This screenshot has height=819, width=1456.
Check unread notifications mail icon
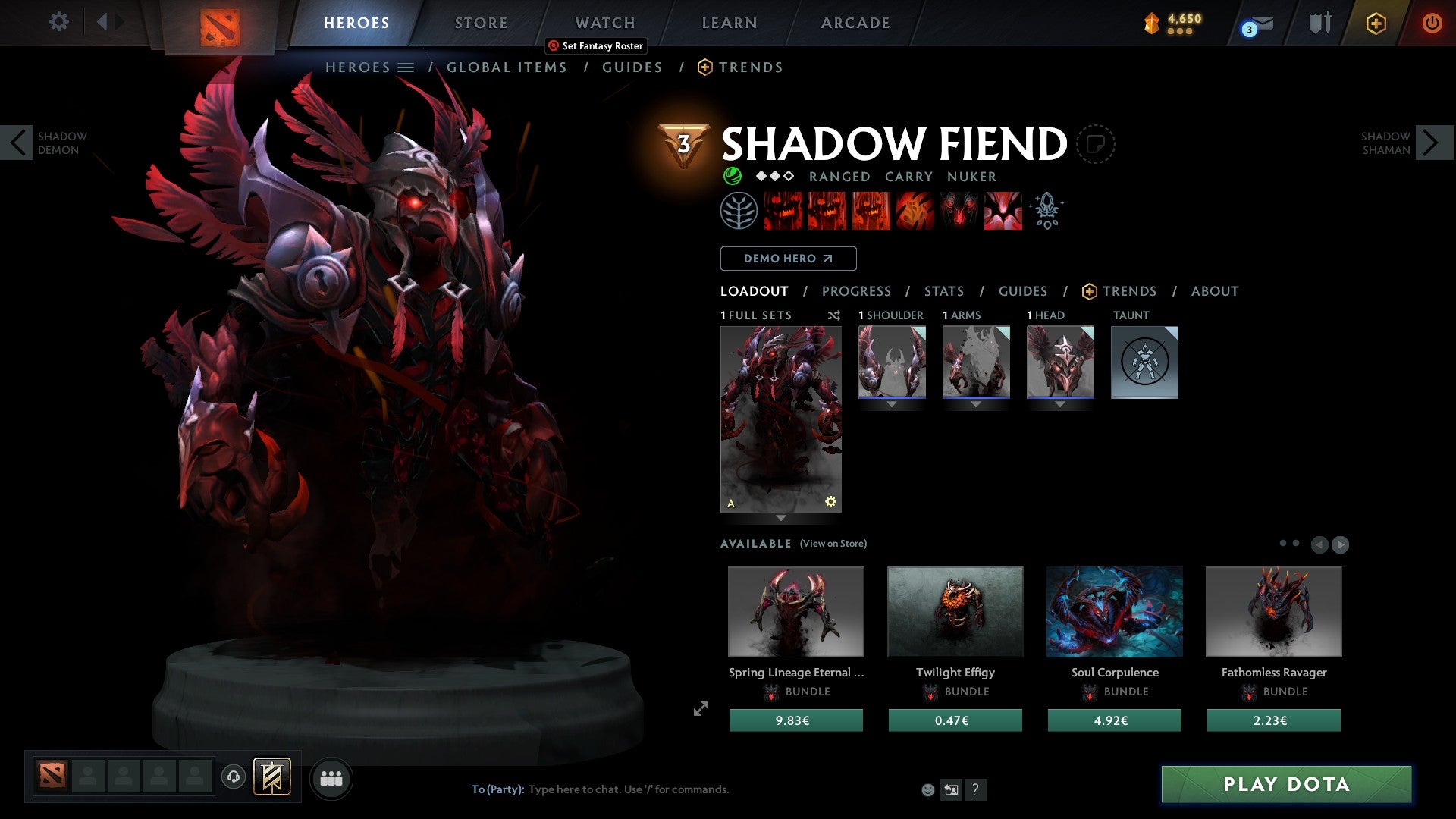(x=1255, y=23)
